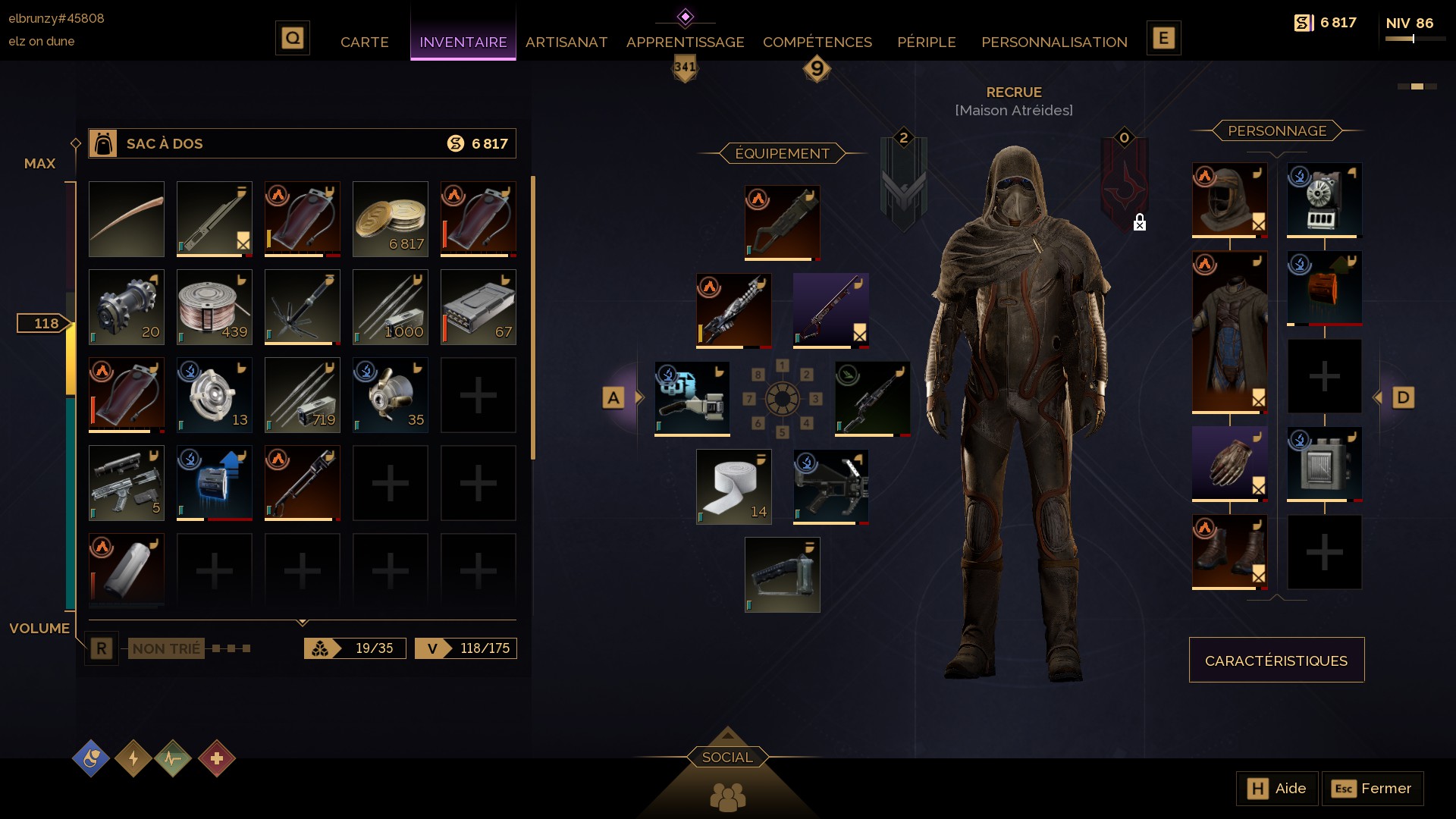Switch to the Artisanat tab
The height and width of the screenshot is (819, 1456).
566,42
